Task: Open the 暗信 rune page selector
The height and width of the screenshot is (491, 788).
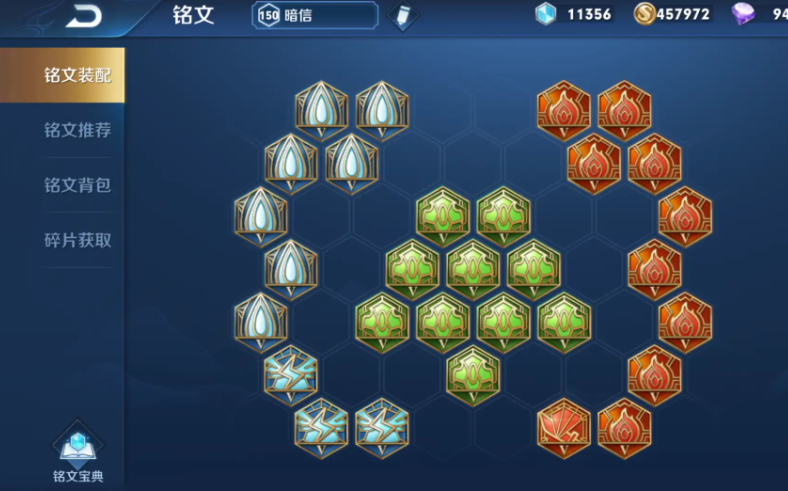Action: pos(314,15)
